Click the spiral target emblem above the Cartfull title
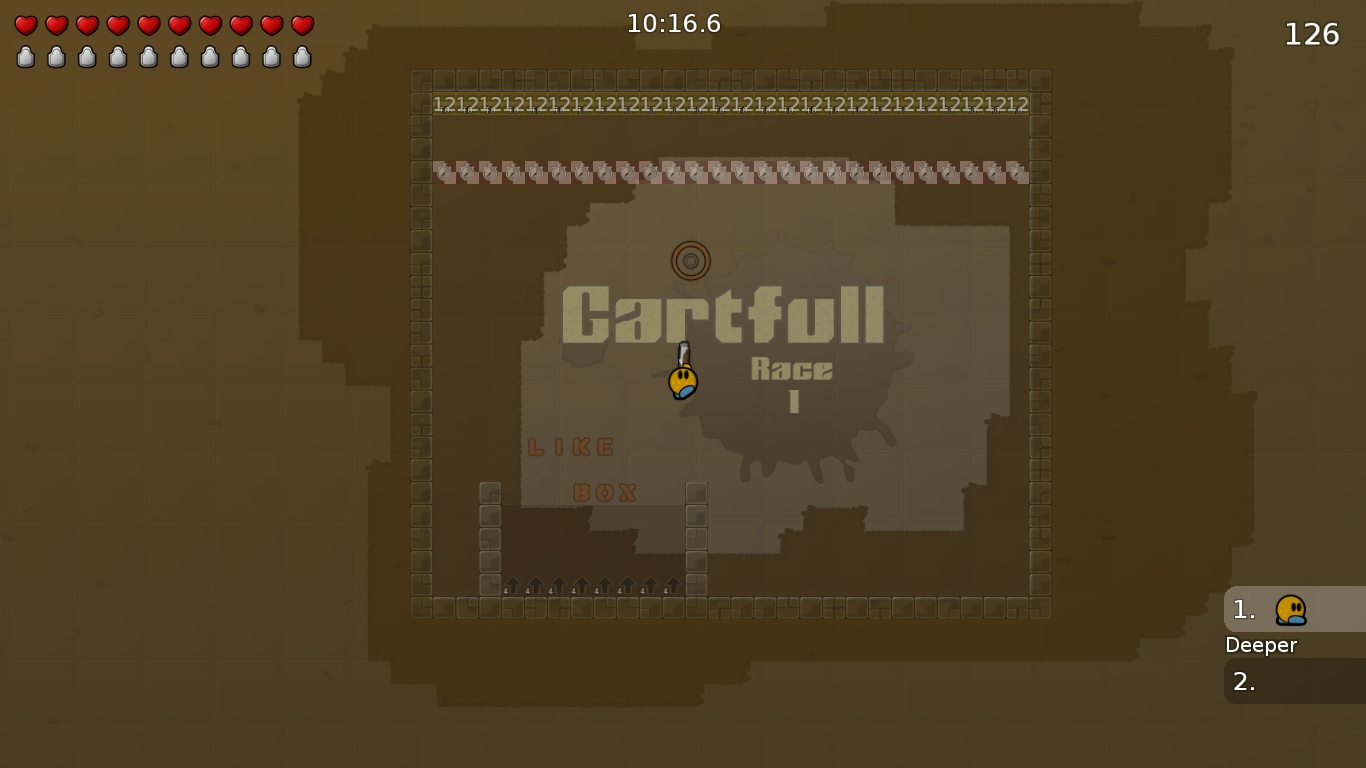Viewport: 1366px width, 768px height. click(x=690, y=260)
